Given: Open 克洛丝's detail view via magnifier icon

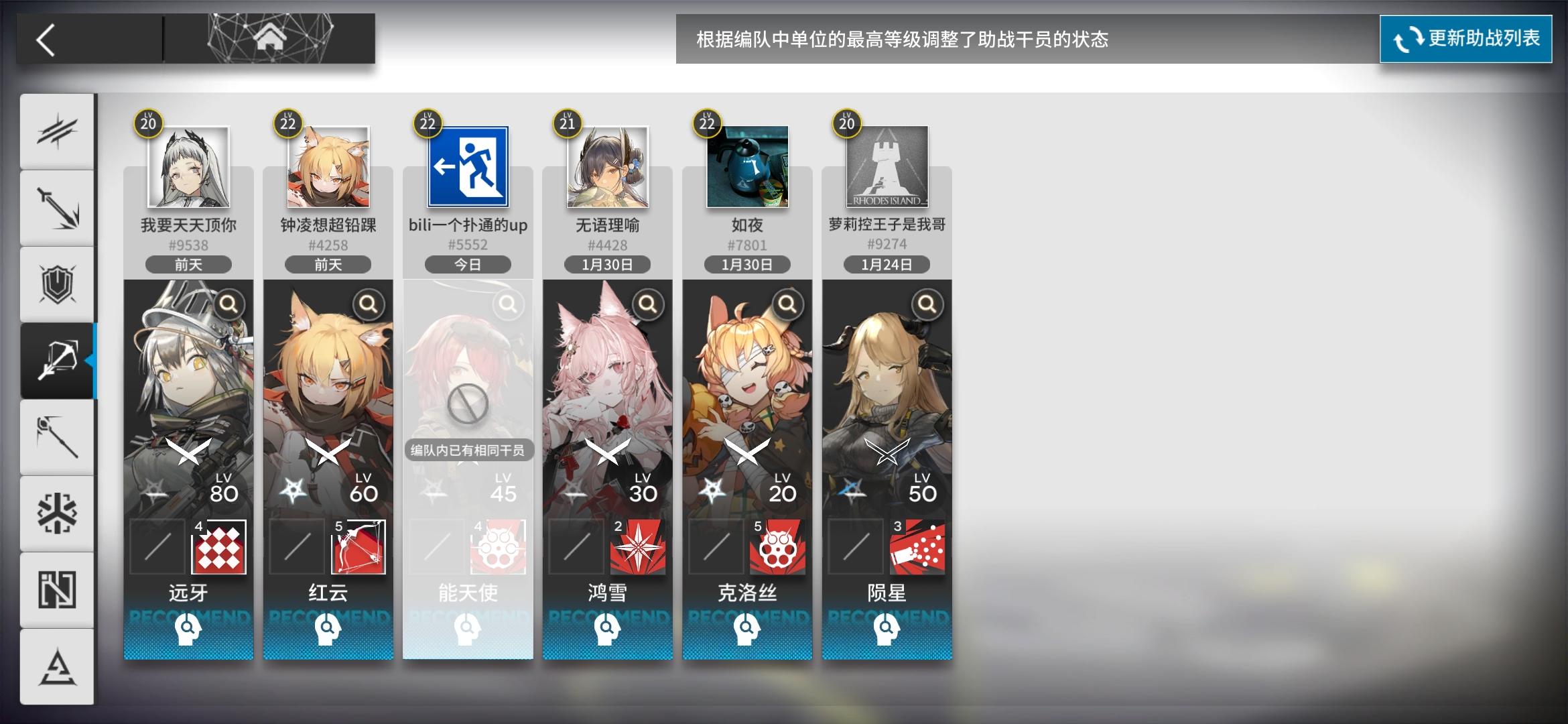Looking at the screenshot, I should click(788, 305).
